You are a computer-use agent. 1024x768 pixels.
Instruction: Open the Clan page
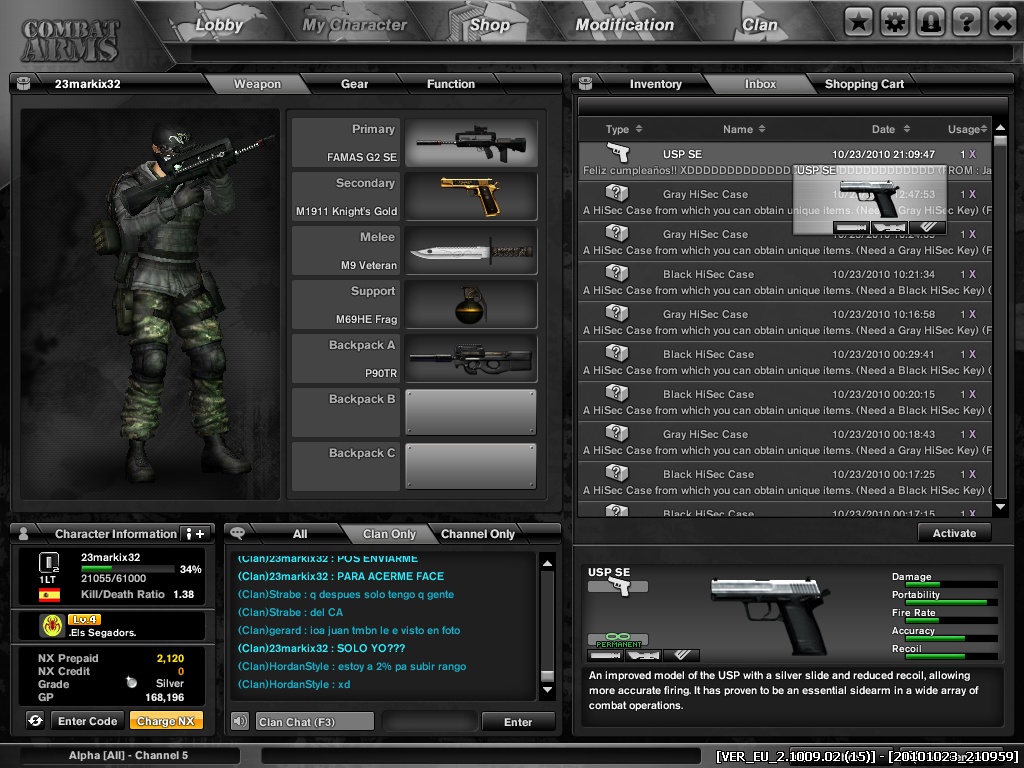pyautogui.click(x=760, y=25)
